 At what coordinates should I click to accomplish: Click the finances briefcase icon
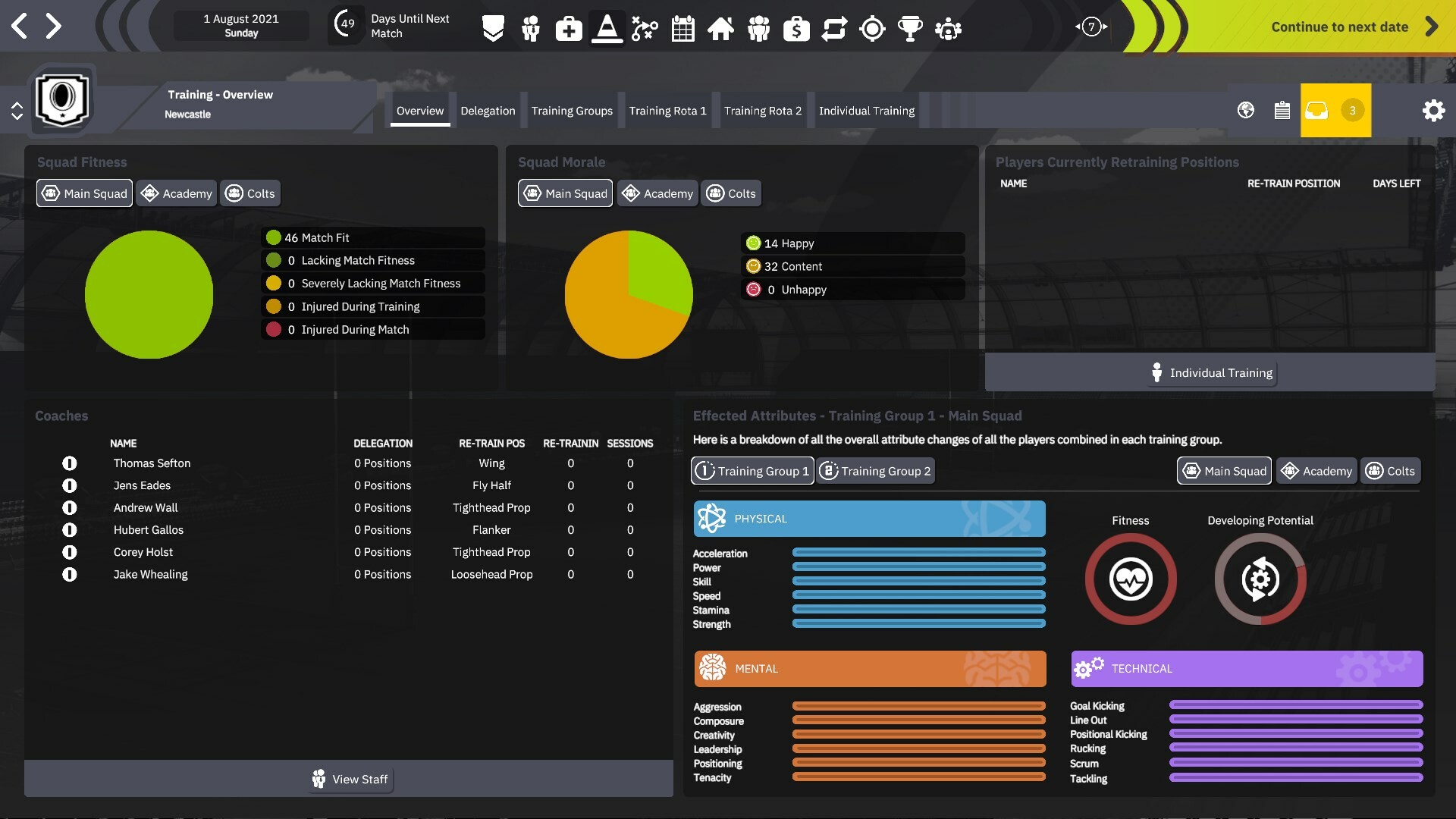796,29
